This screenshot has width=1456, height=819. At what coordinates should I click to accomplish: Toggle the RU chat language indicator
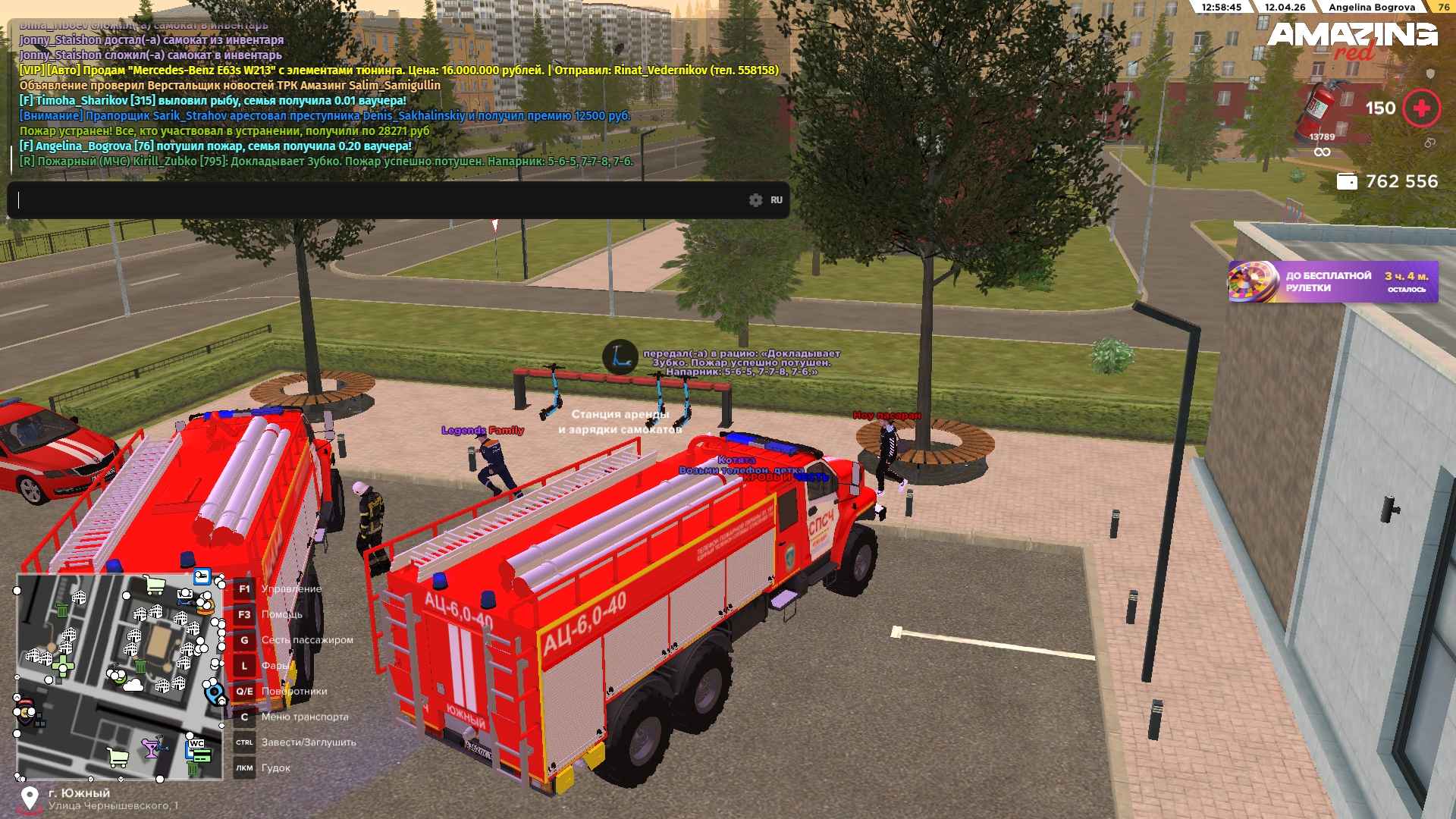point(777,200)
